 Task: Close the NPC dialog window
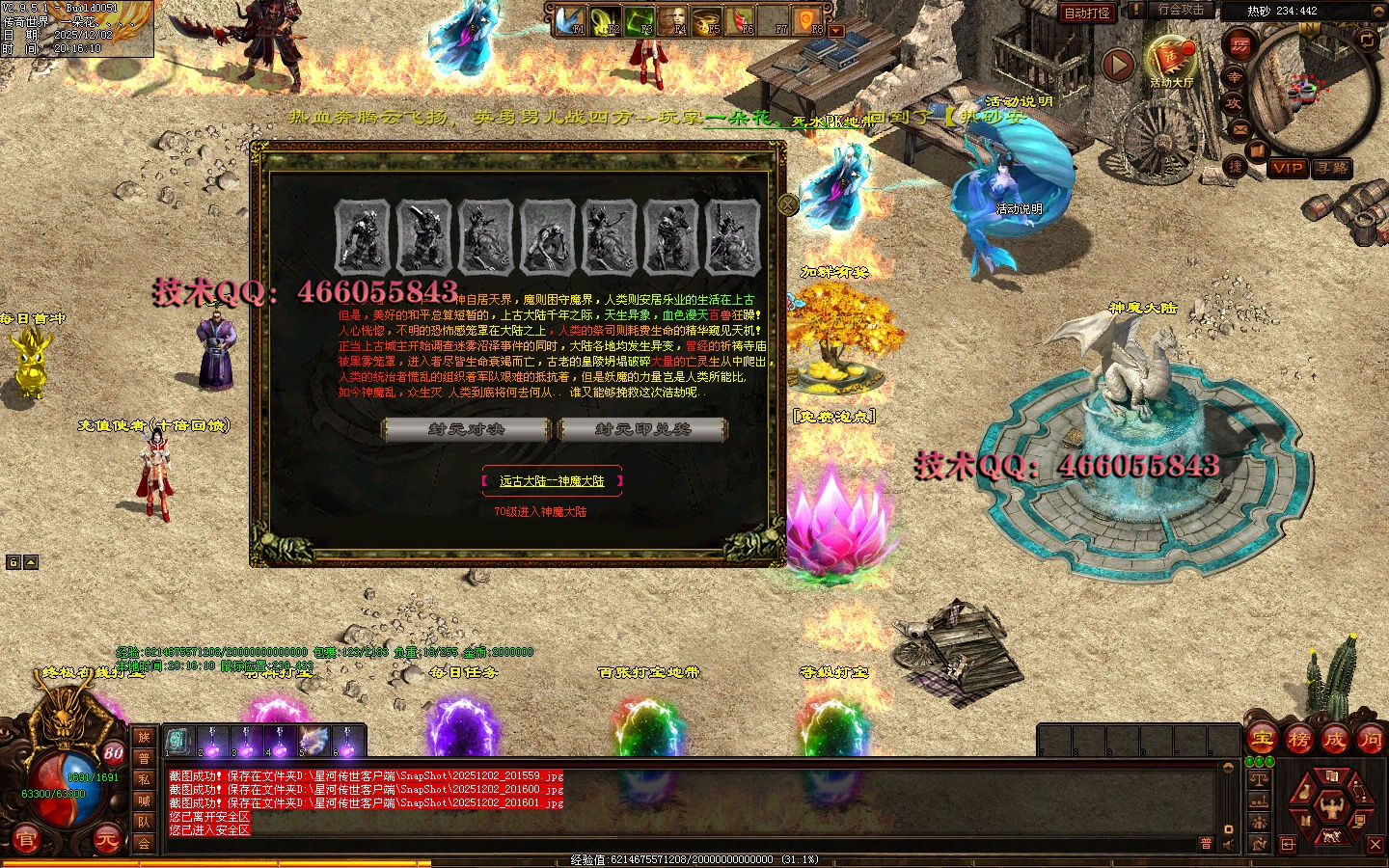point(788,203)
